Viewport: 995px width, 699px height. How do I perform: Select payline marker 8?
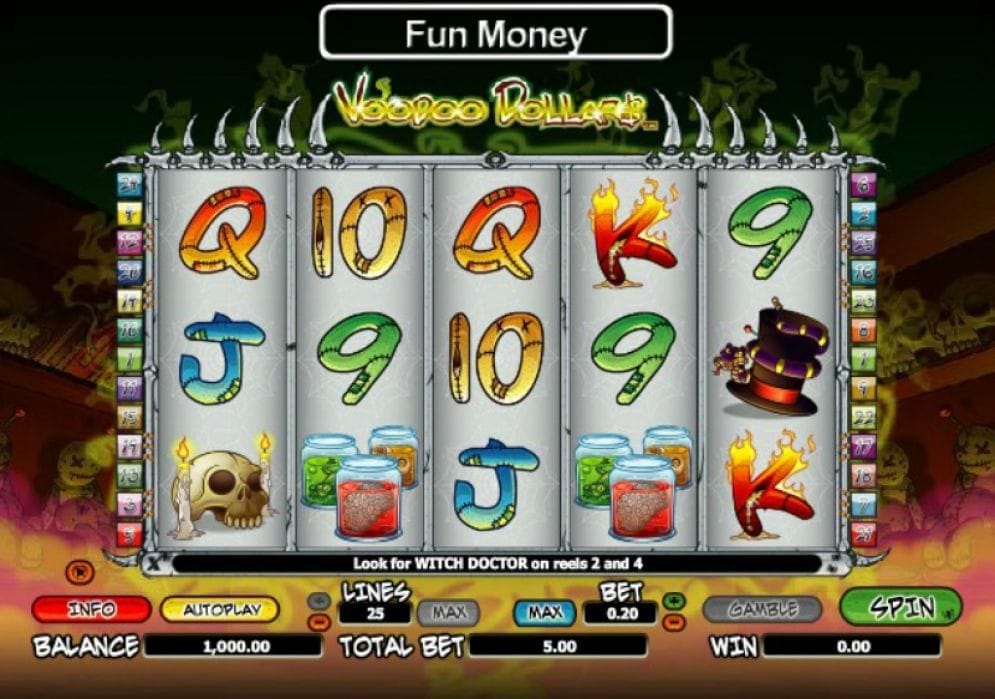tap(863, 329)
